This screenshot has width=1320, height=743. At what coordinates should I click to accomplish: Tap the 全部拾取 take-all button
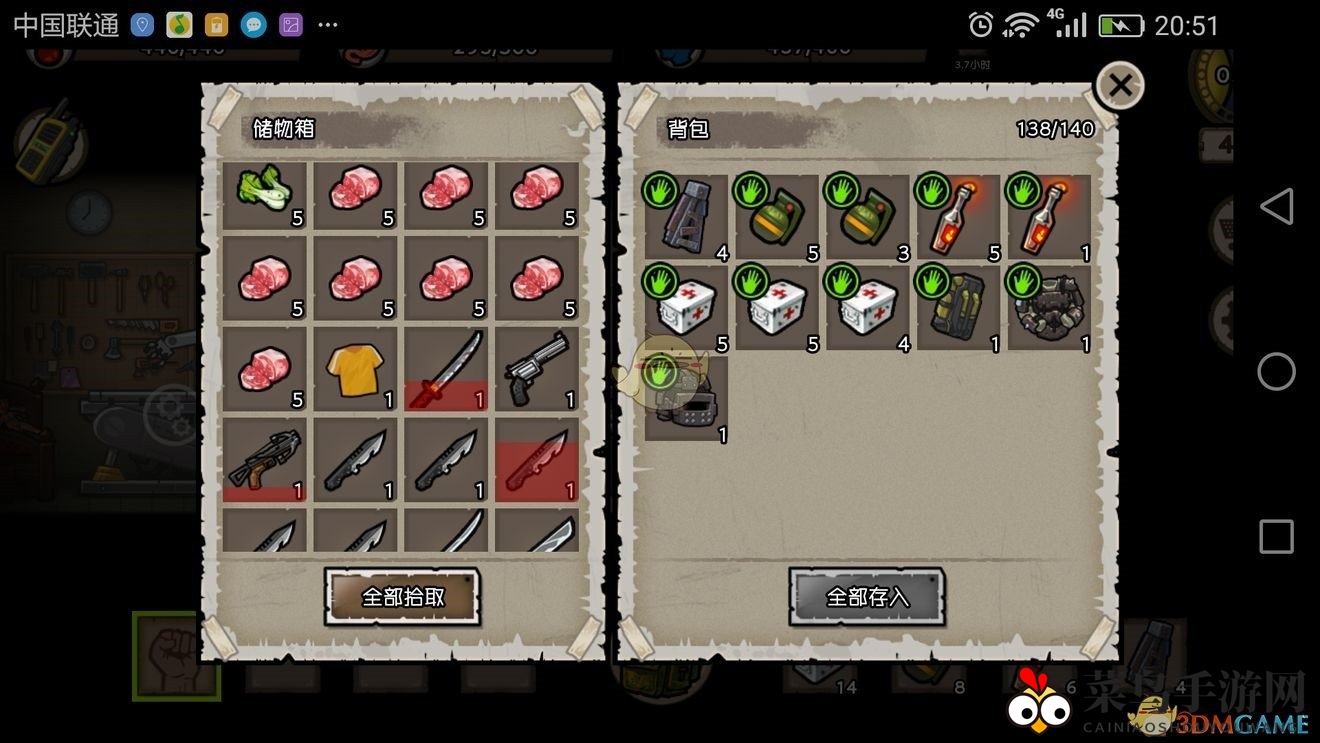pos(402,597)
